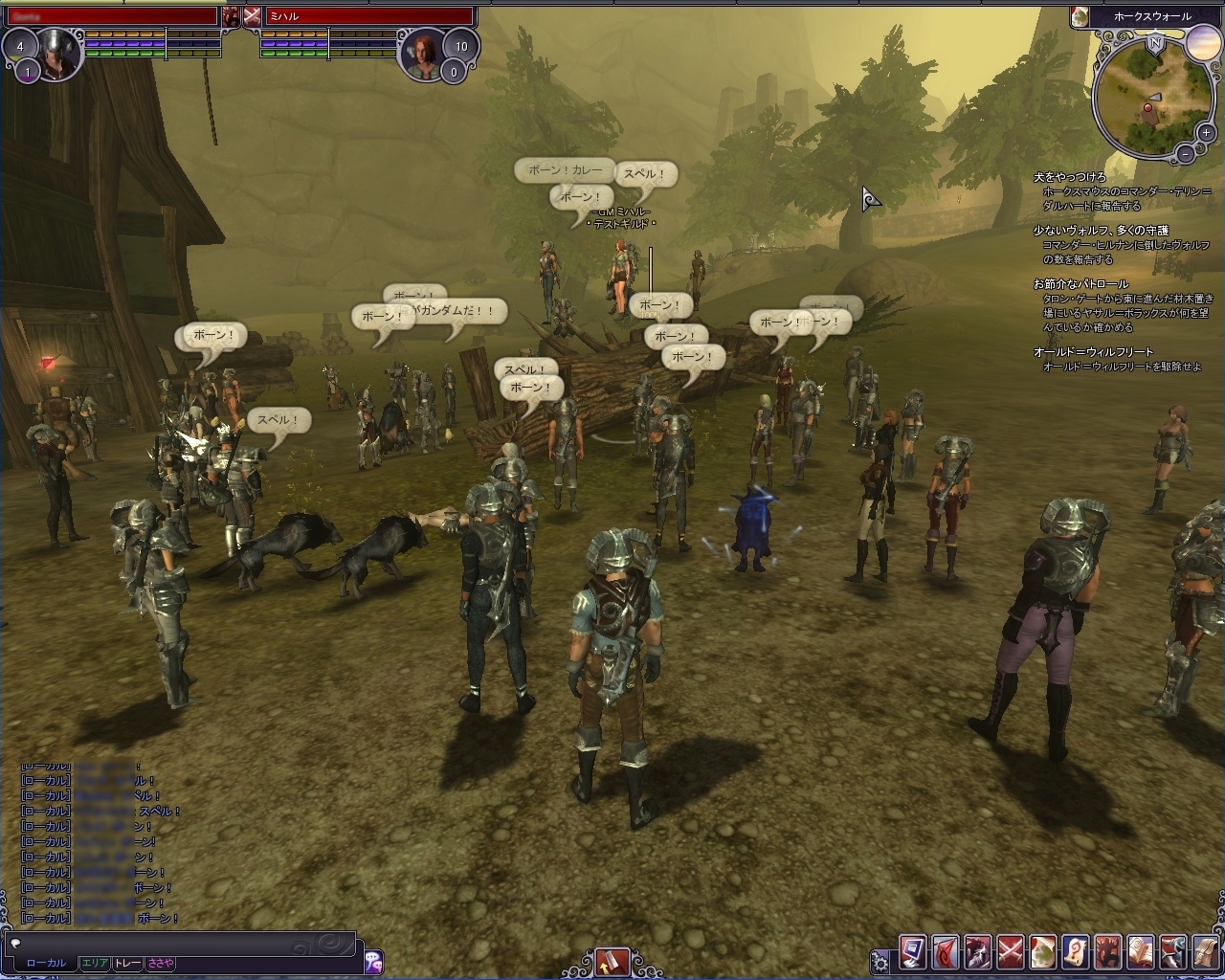This screenshot has height=980, width=1225.
Task: Click the chat text input box
Action: pyautogui.click(x=182, y=943)
